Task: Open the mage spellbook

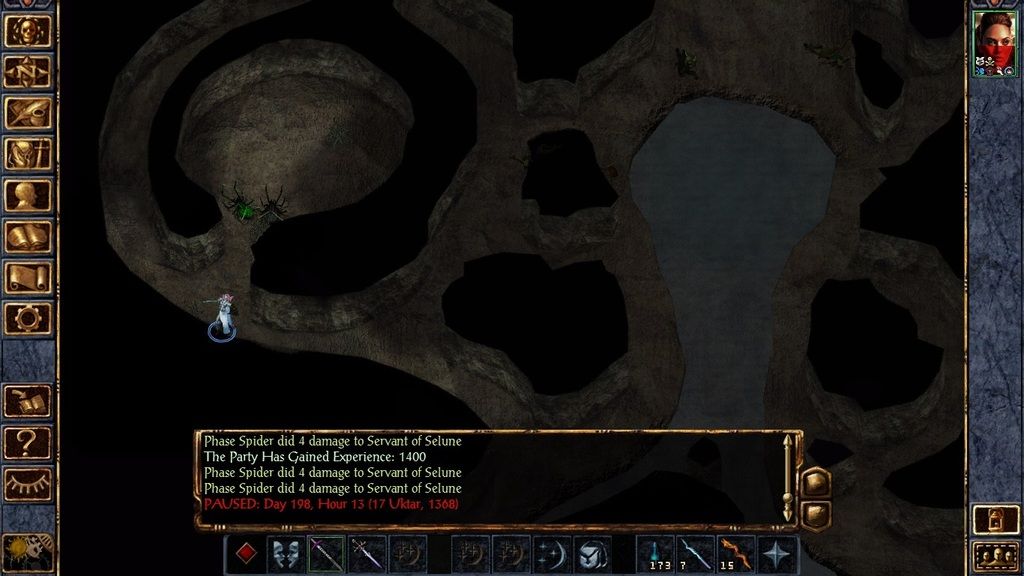Action: (28, 236)
